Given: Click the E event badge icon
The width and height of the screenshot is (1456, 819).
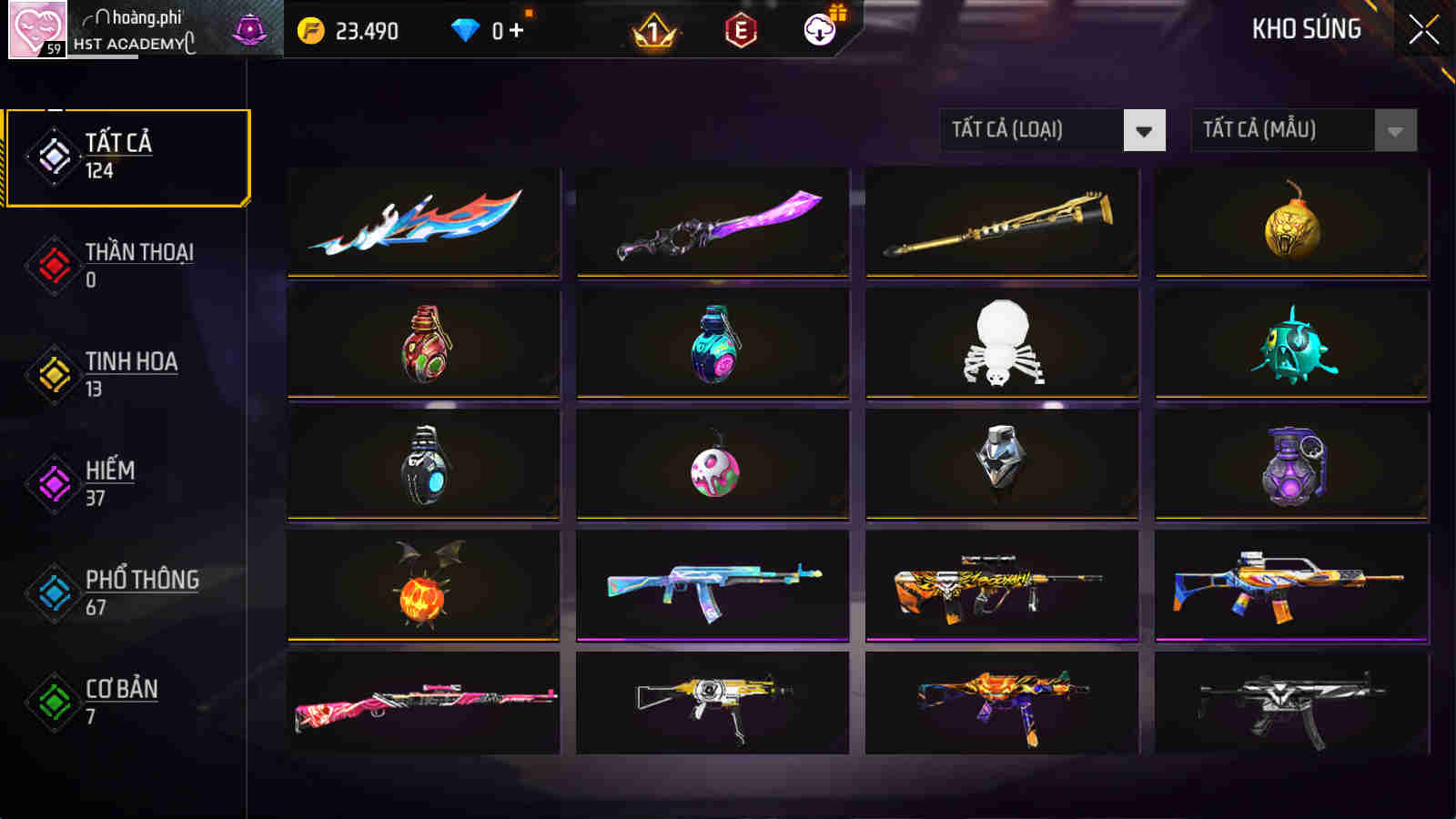Looking at the screenshot, I should tap(739, 29).
